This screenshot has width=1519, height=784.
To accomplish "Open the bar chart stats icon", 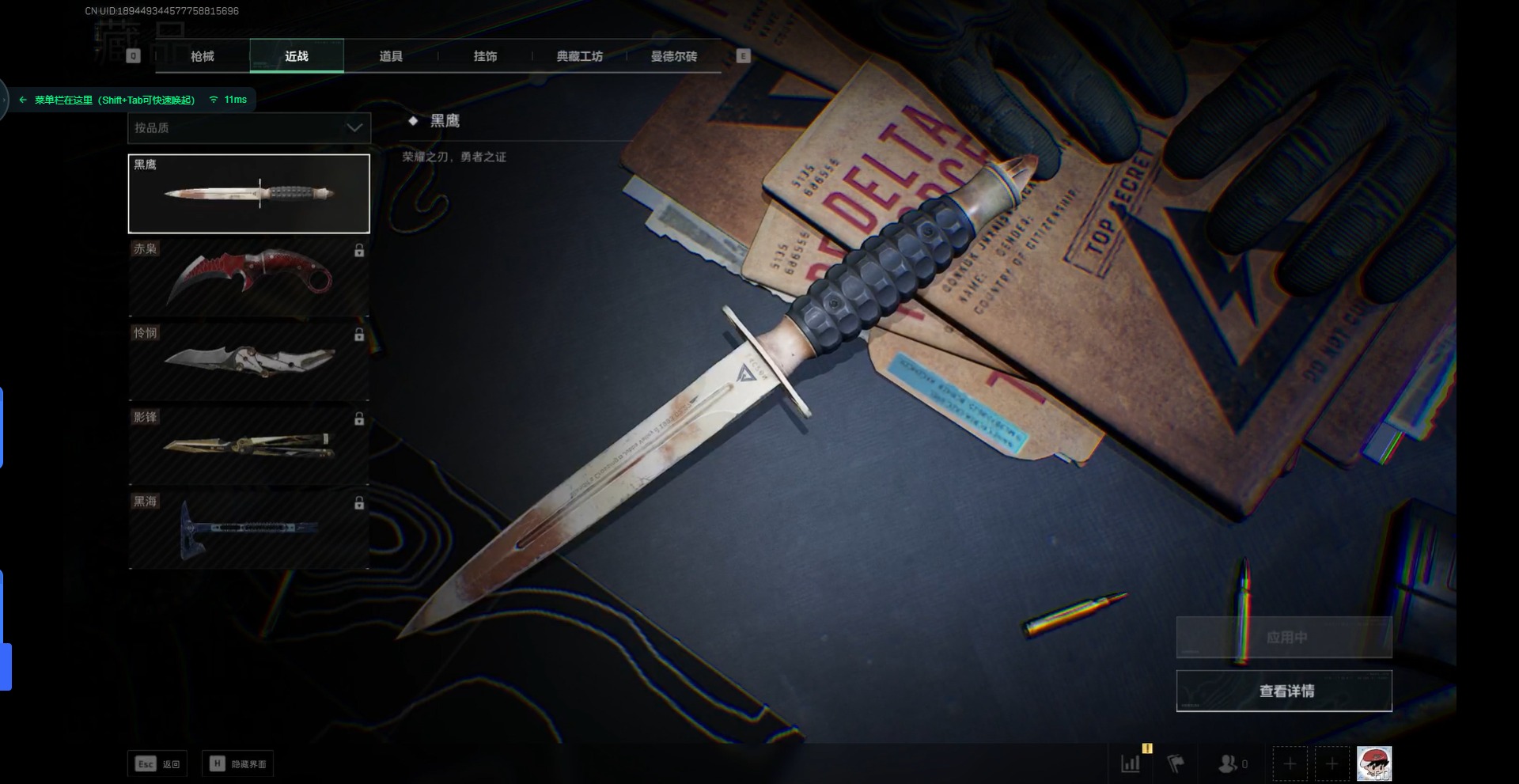I will tap(1131, 763).
